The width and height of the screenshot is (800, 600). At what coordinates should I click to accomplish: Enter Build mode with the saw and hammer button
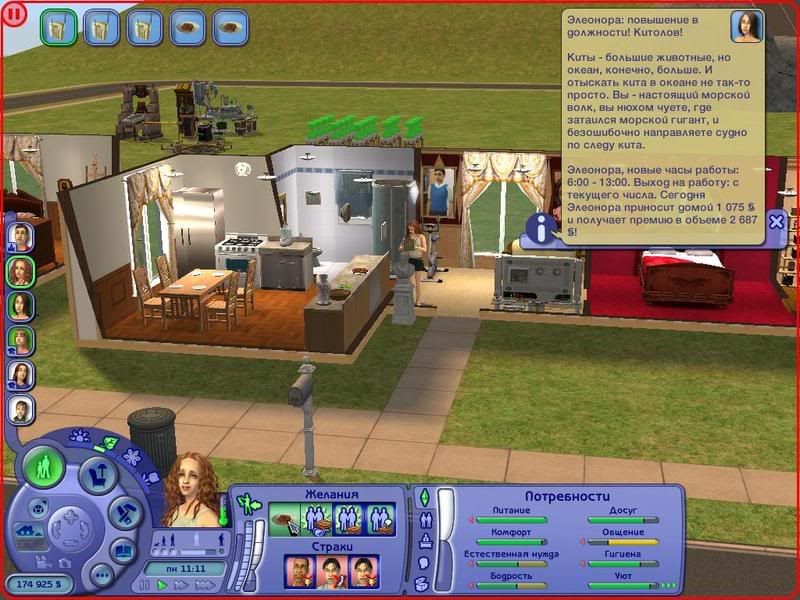122,514
